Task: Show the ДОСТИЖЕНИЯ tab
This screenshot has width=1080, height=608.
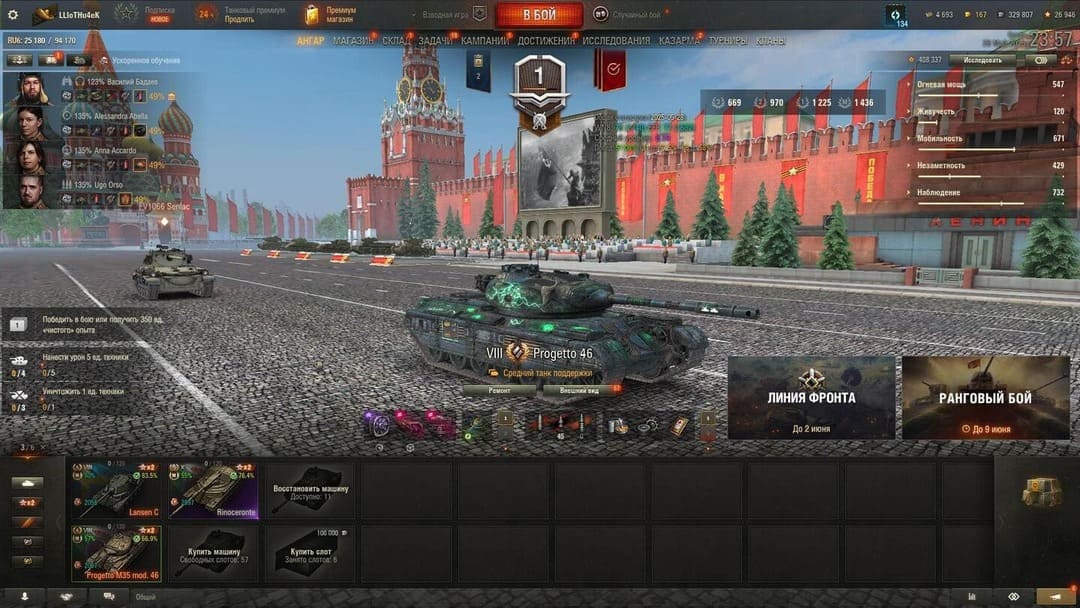Action: coord(546,41)
